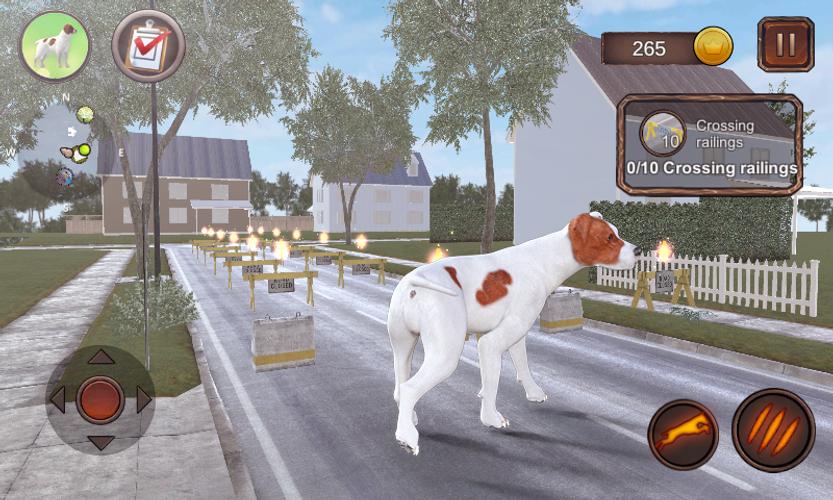Tap the d-pad right arrow
The image size is (833, 500).
click(144, 400)
